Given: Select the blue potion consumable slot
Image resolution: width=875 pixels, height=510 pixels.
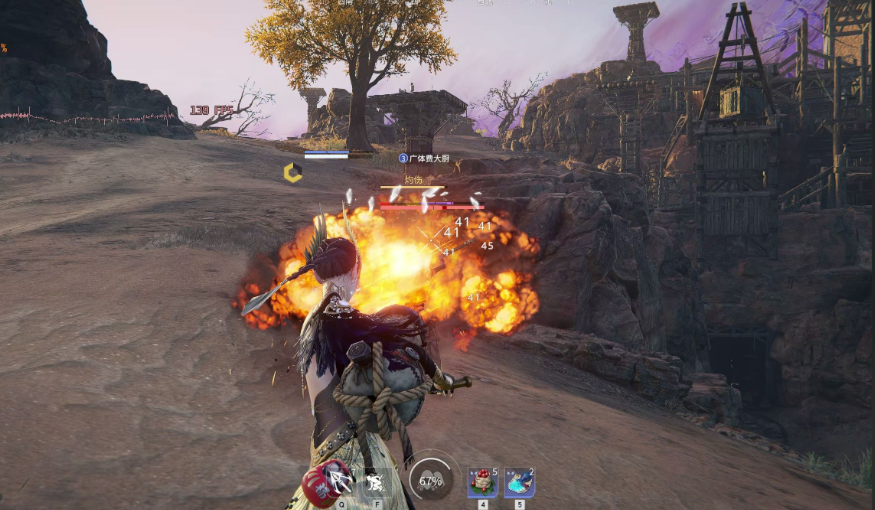Looking at the screenshot, I should [519, 482].
